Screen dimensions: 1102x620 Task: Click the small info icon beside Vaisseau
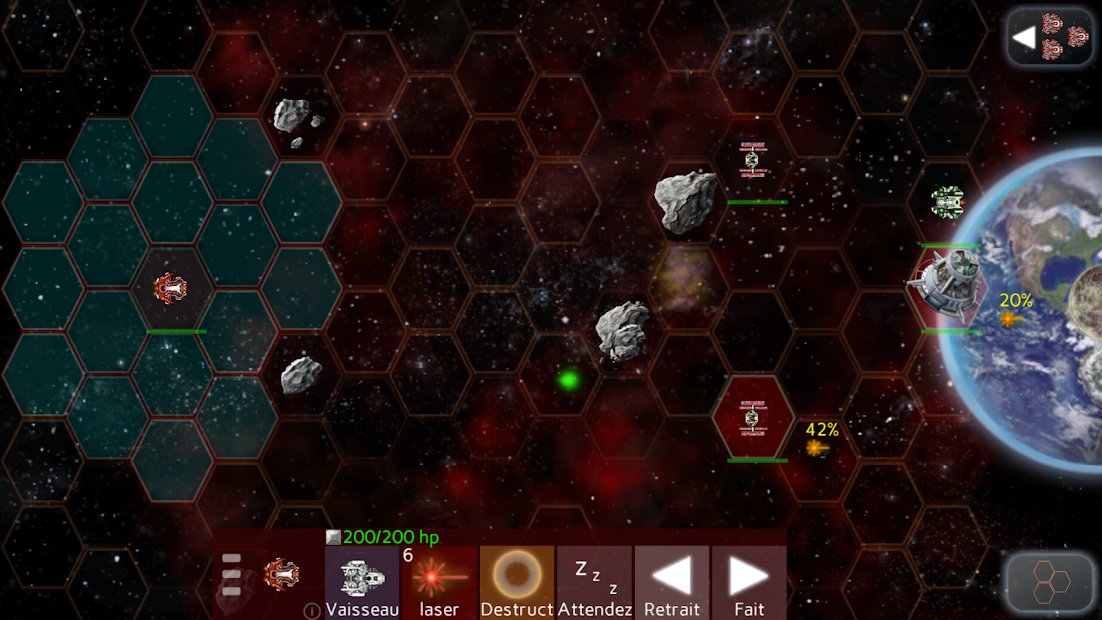312,610
